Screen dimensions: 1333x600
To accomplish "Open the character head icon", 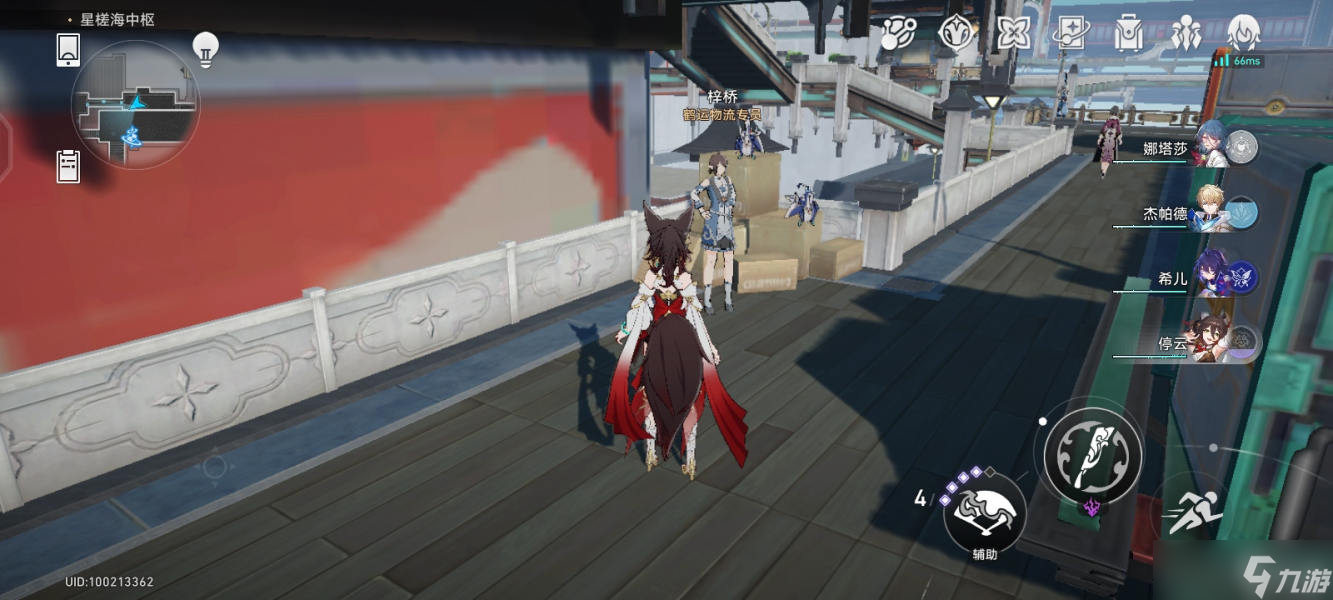I will [1243, 34].
